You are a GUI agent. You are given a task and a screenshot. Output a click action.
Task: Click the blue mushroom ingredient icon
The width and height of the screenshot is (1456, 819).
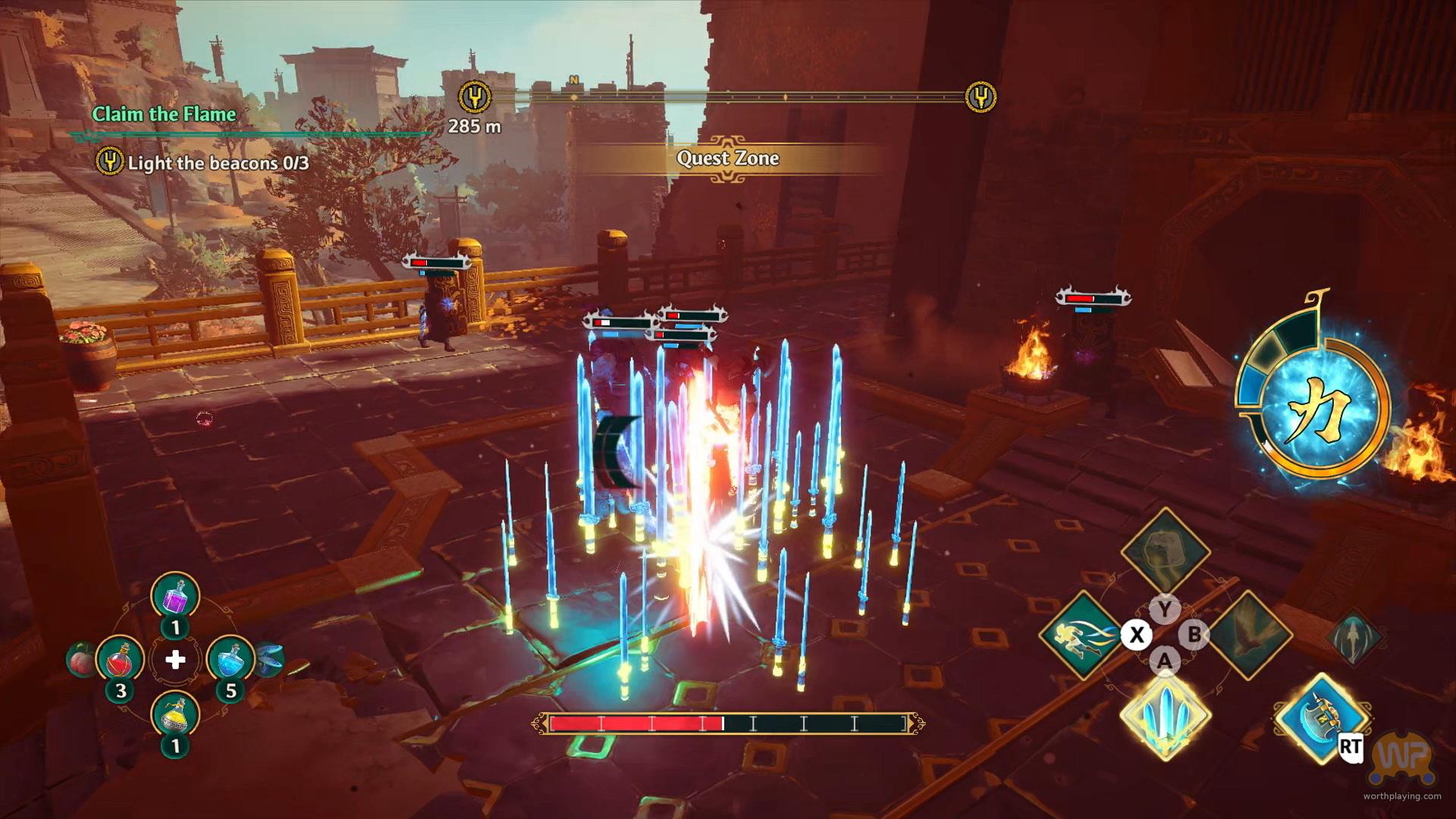click(x=271, y=660)
